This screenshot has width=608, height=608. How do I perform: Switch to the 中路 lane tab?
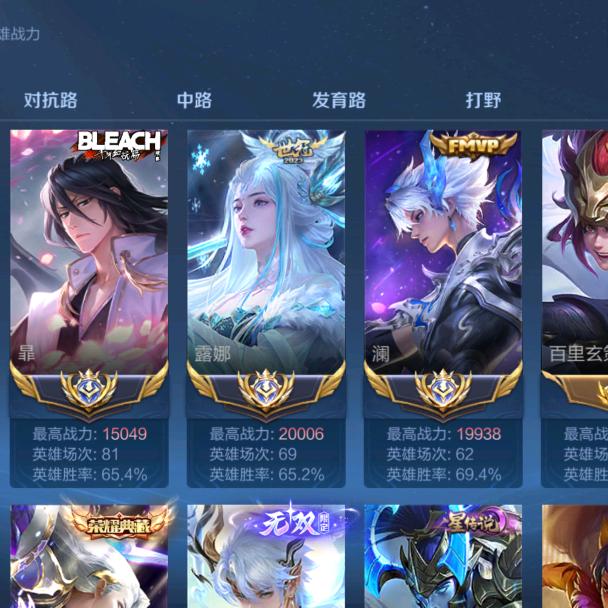click(194, 100)
